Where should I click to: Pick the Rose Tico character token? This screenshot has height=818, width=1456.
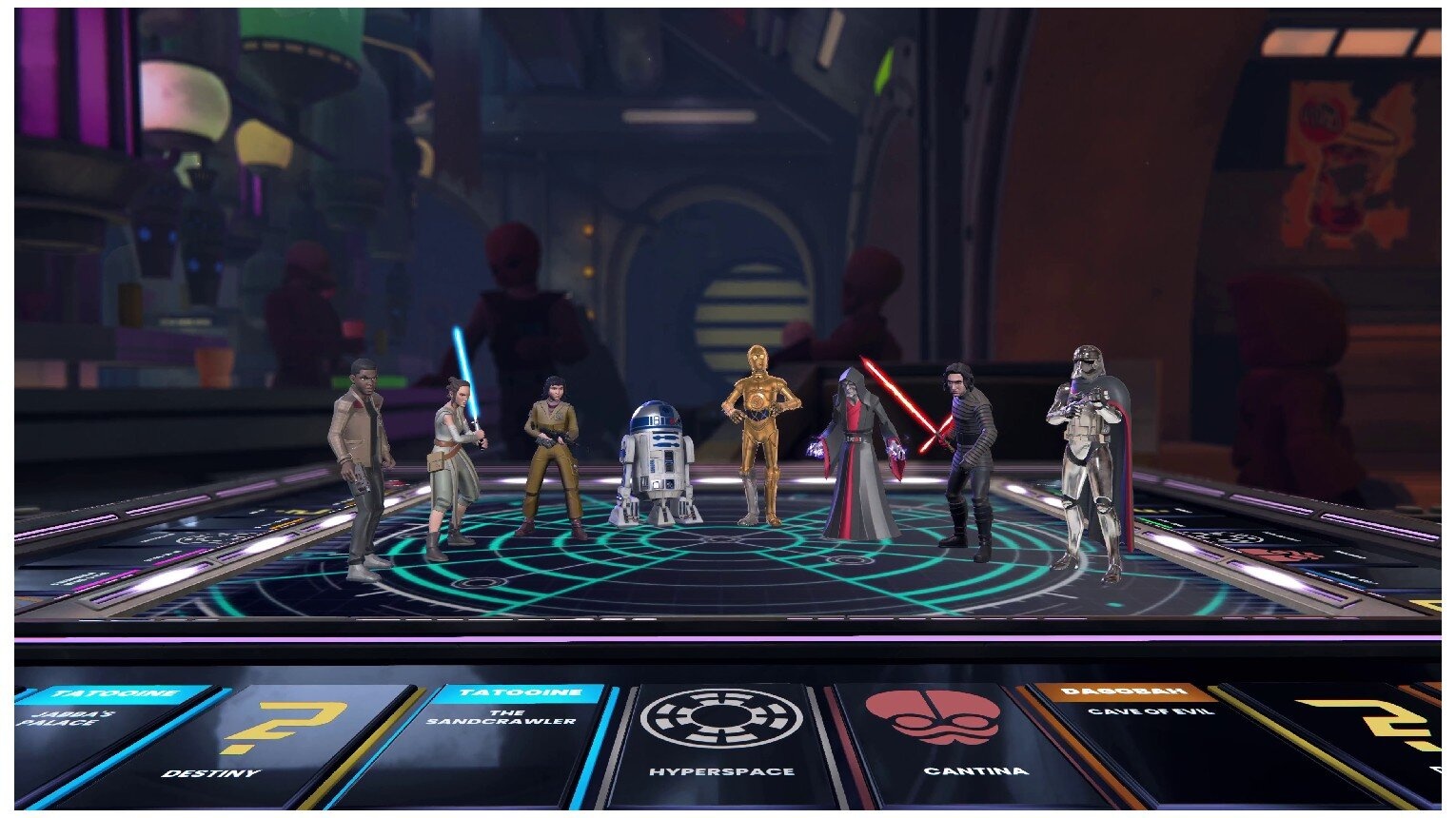[x=552, y=447]
